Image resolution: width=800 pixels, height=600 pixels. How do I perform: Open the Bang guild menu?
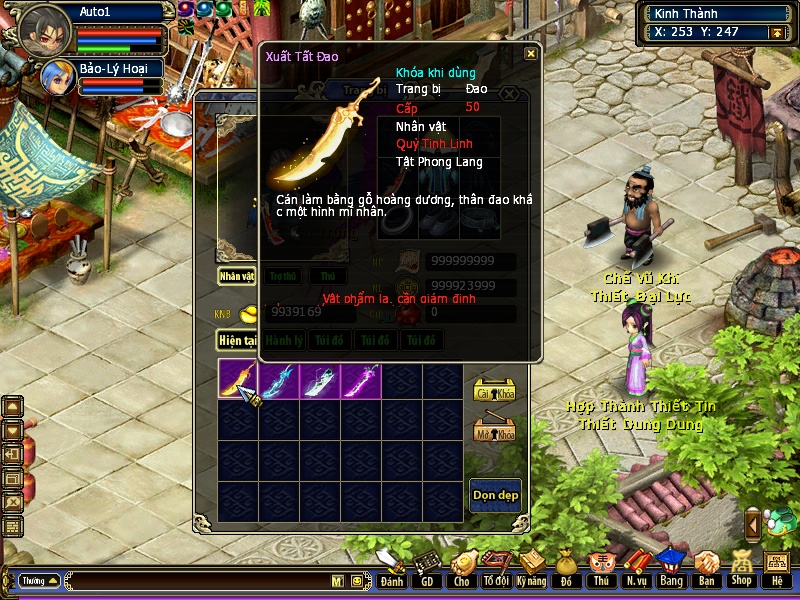(x=671, y=572)
